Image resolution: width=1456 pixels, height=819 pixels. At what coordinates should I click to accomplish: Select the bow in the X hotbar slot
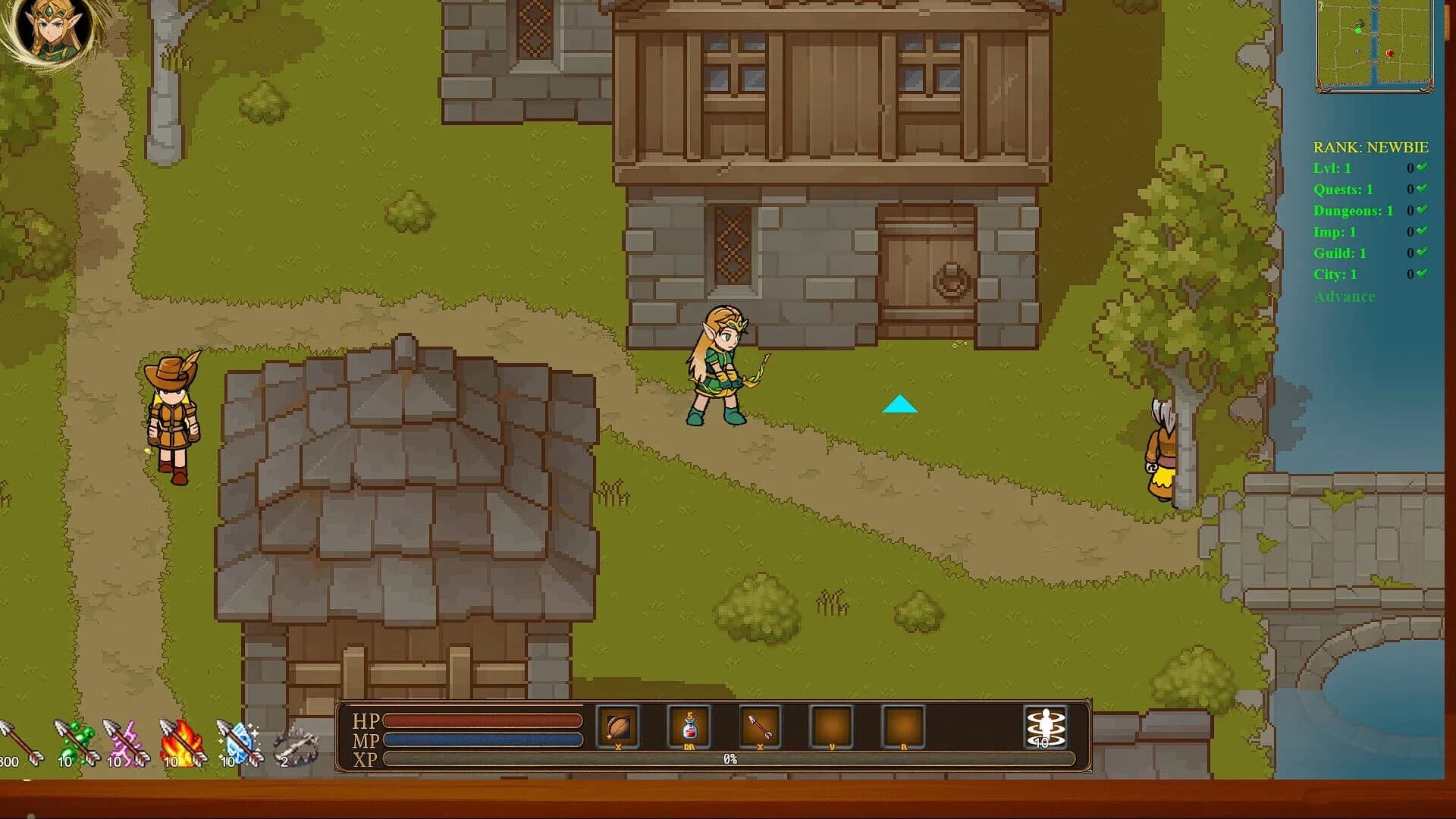618,726
